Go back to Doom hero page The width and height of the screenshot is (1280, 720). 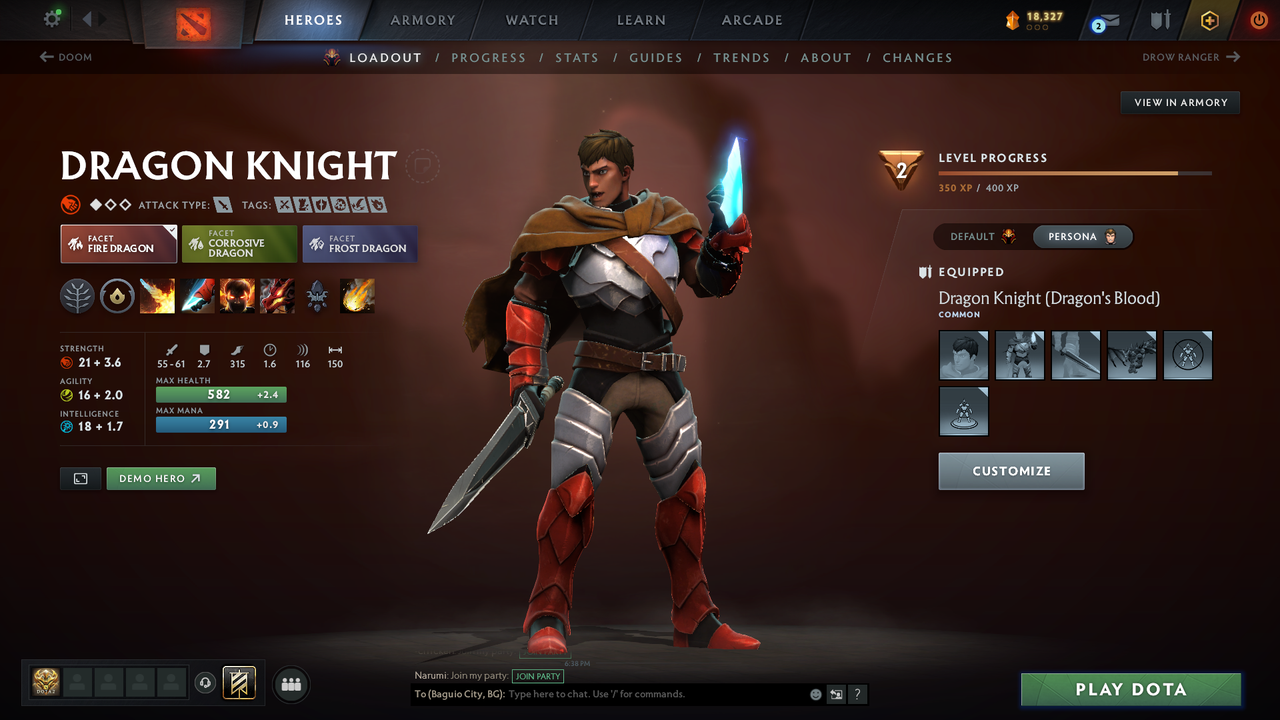point(66,57)
